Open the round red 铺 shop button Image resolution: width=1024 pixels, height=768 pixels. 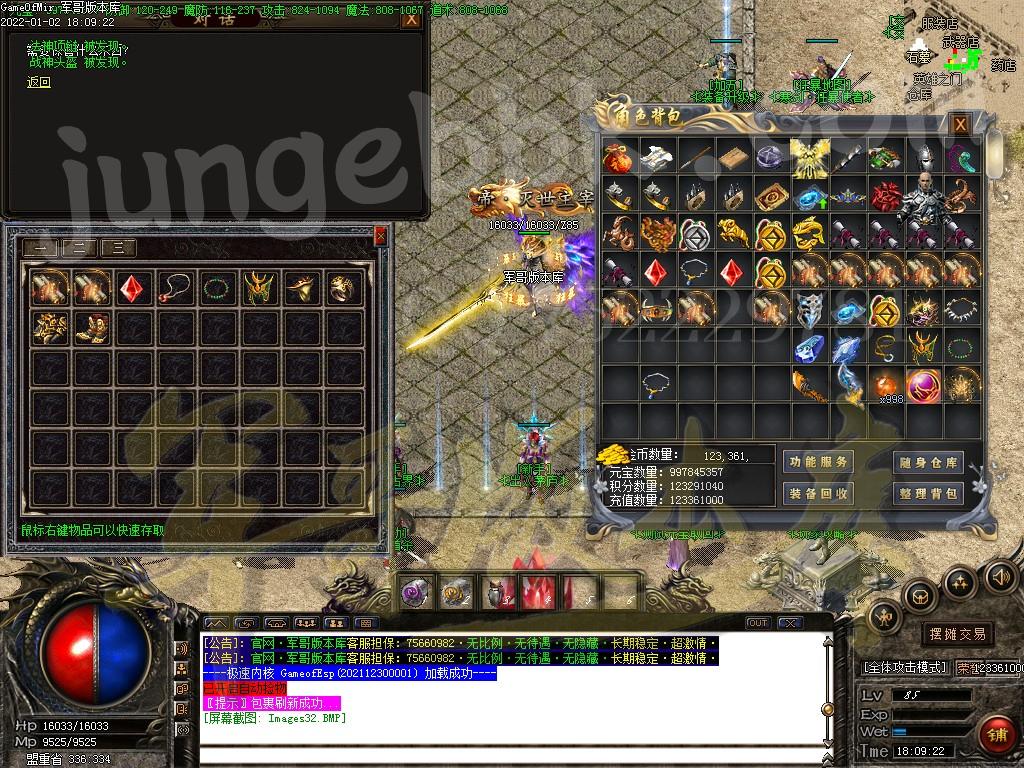tap(997, 734)
